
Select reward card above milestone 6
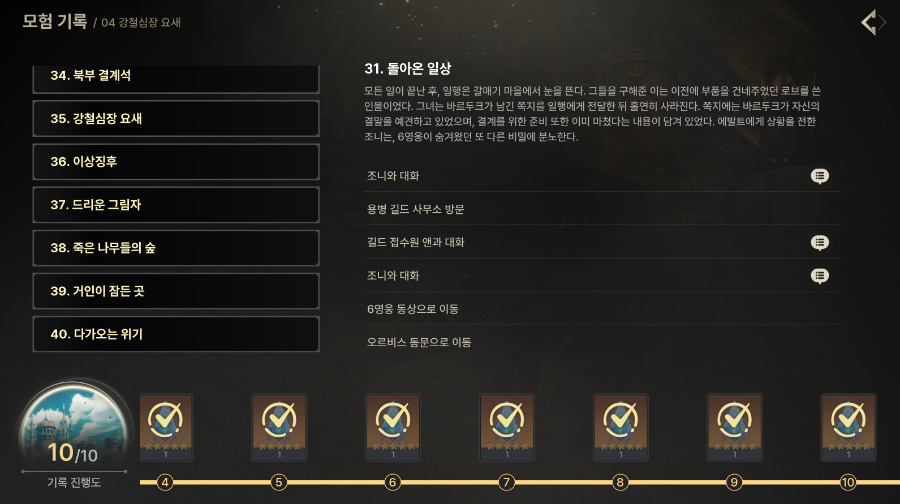click(393, 427)
